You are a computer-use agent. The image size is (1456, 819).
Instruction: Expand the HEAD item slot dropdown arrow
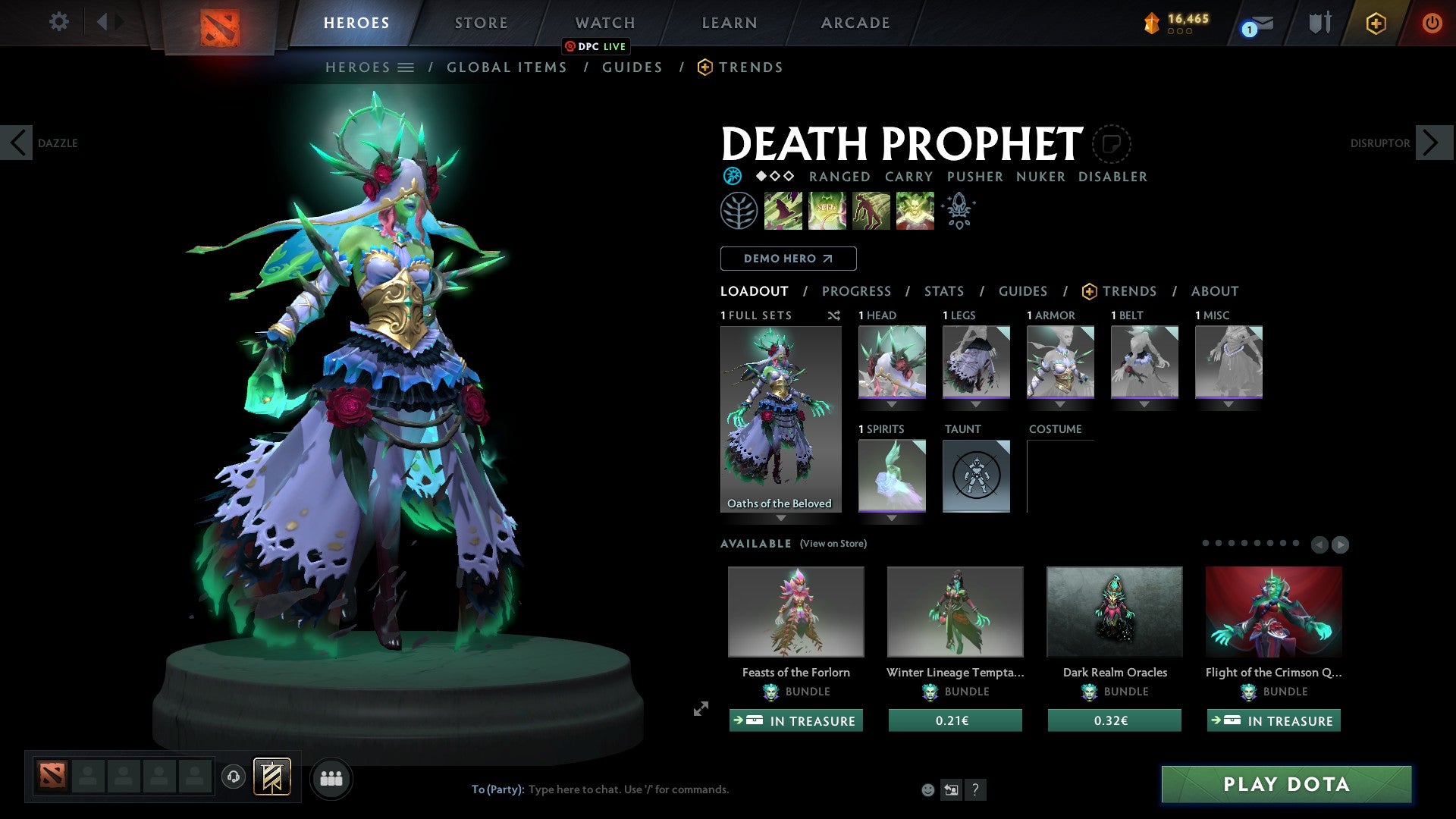[891, 404]
